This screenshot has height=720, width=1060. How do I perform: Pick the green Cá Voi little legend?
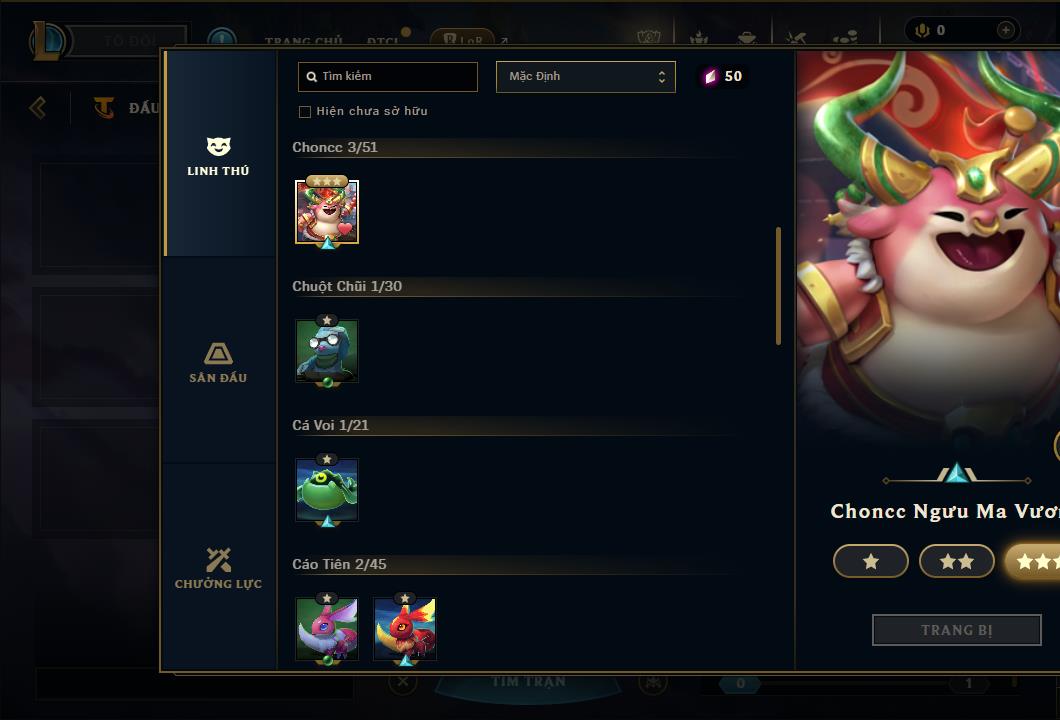(327, 490)
